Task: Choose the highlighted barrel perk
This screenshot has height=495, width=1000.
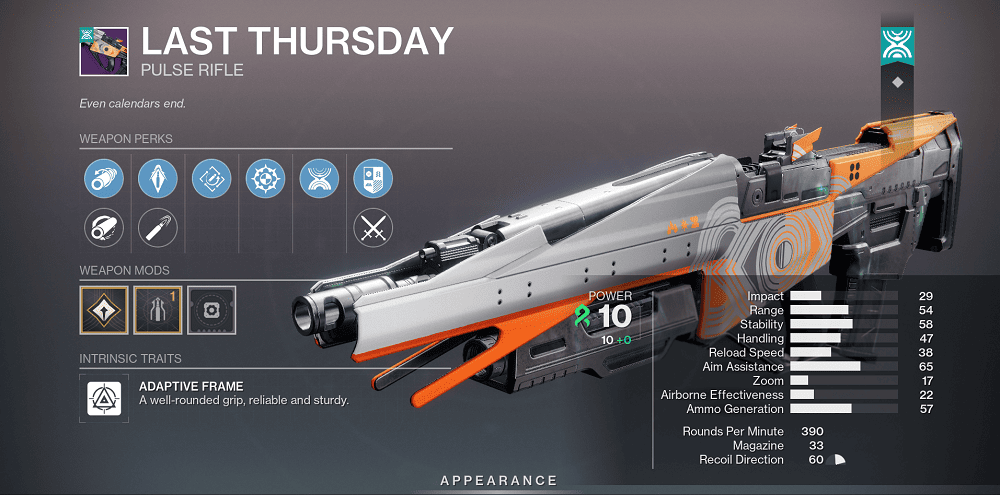Action: pos(103,180)
